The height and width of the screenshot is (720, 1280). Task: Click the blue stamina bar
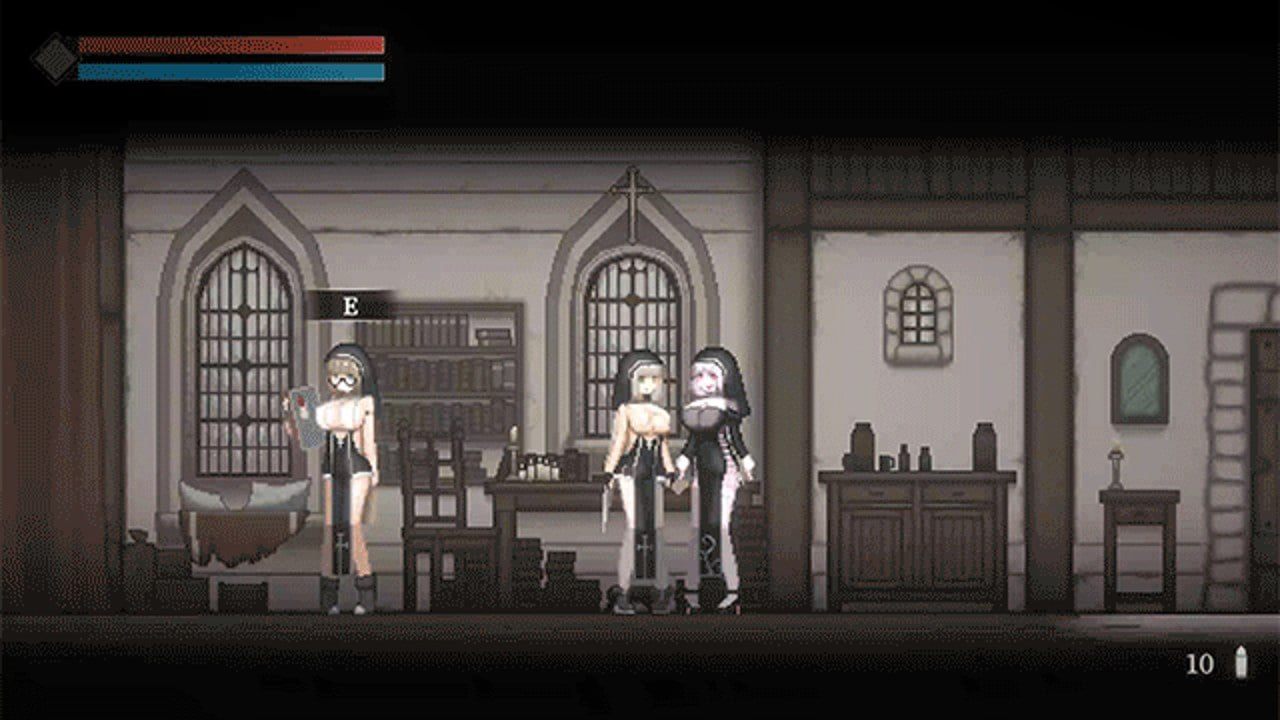(230, 72)
